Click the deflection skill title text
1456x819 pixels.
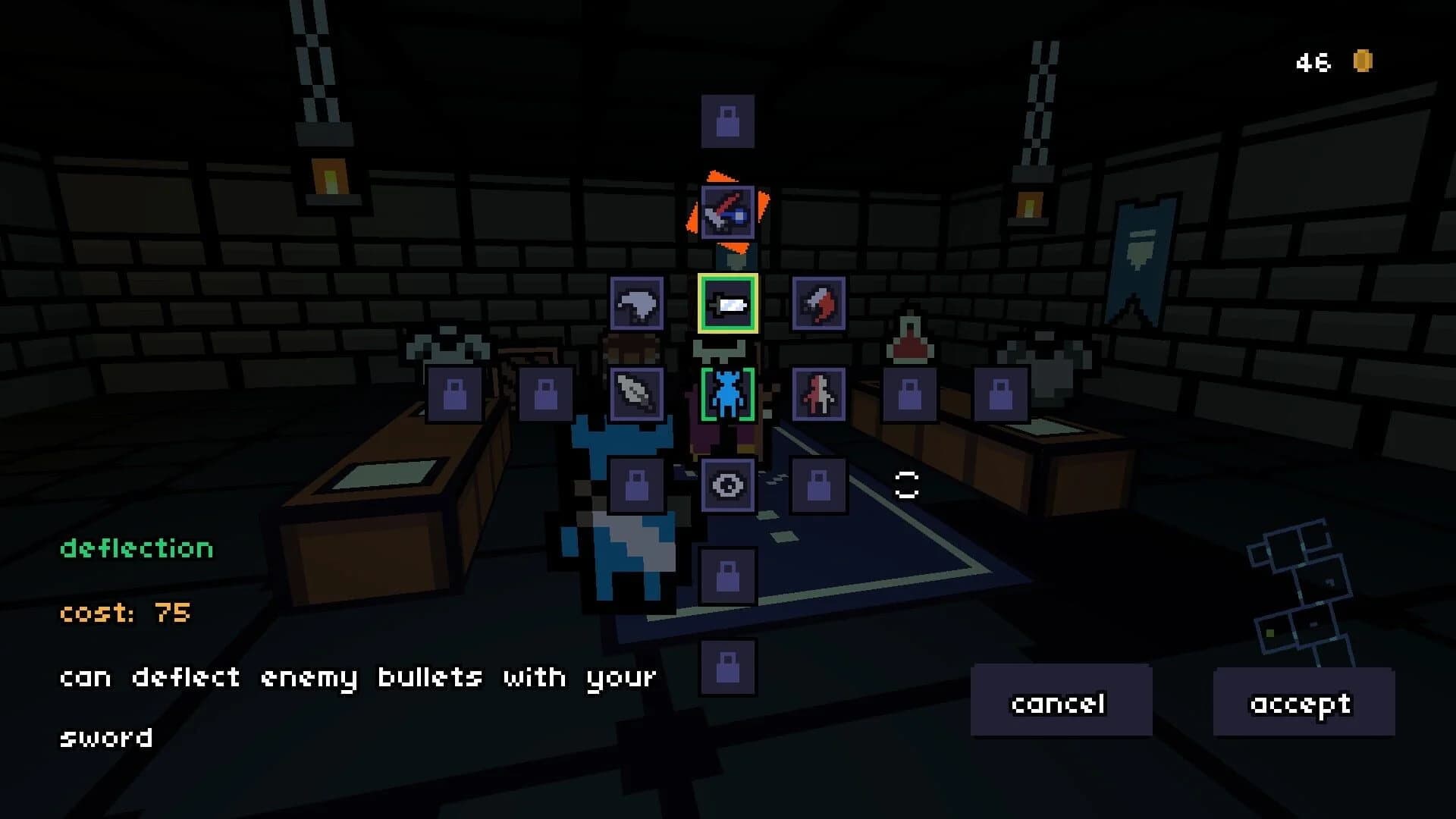[x=135, y=548]
